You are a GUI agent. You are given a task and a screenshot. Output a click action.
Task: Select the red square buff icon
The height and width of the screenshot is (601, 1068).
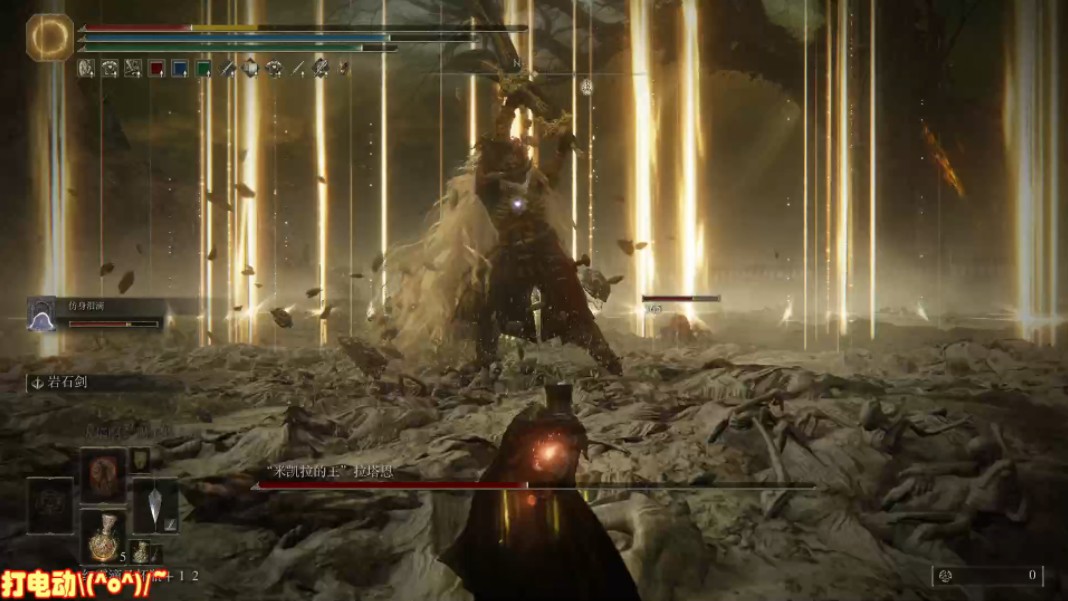coord(157,69)
